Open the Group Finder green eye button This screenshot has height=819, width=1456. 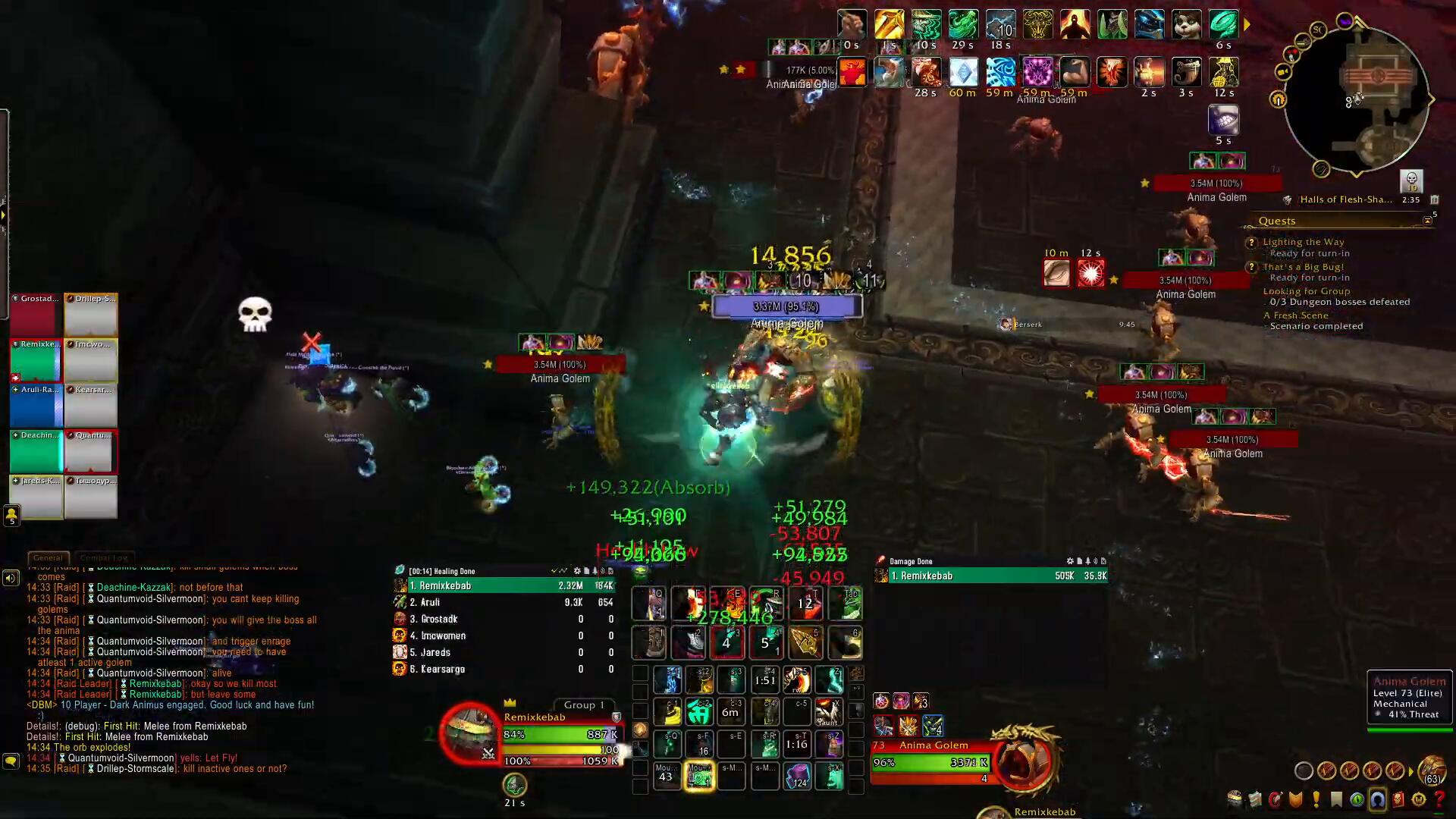[1357, 799]
